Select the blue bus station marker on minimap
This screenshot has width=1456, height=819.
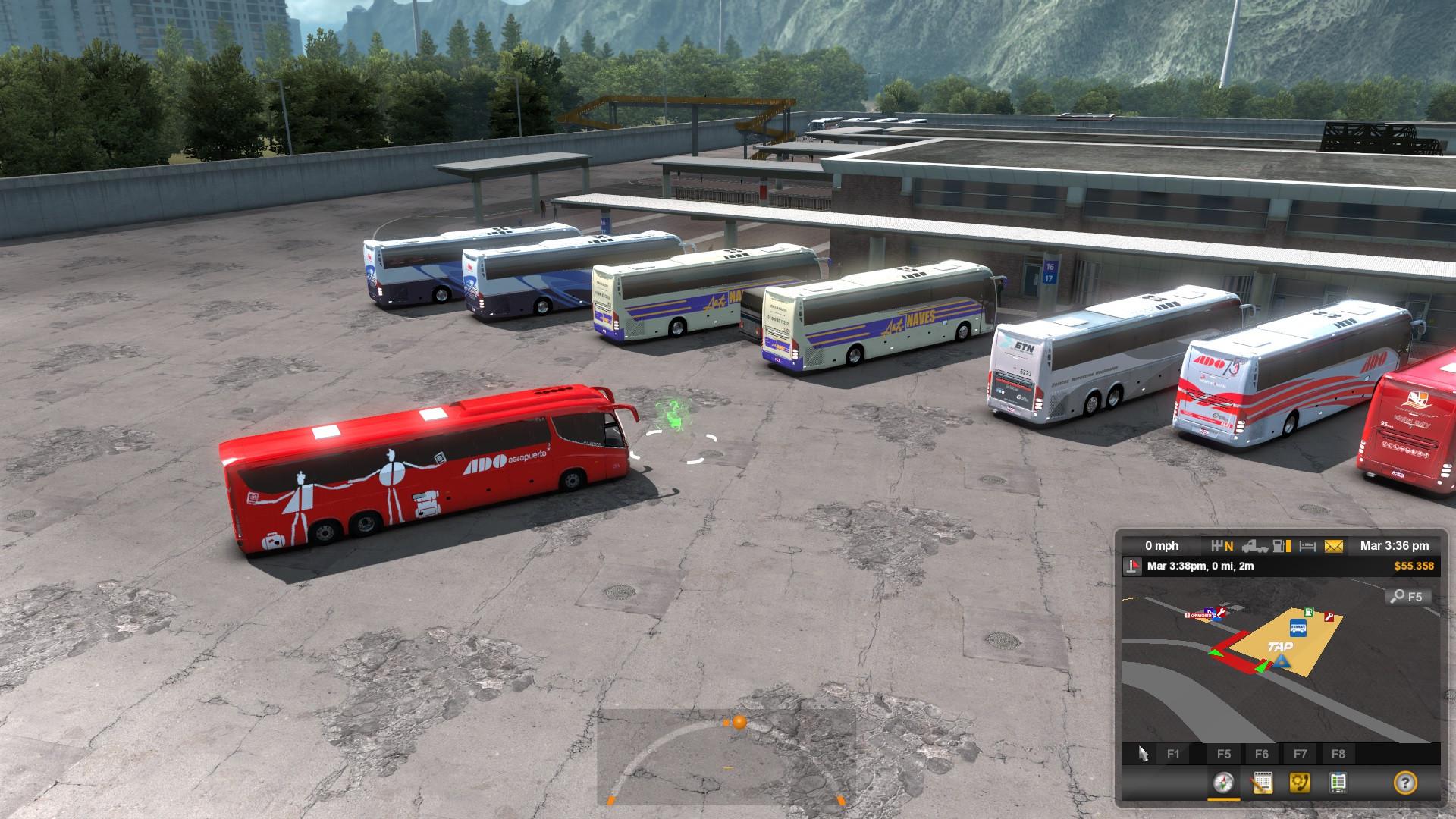pyautogui.click(x=1298, y=628)
